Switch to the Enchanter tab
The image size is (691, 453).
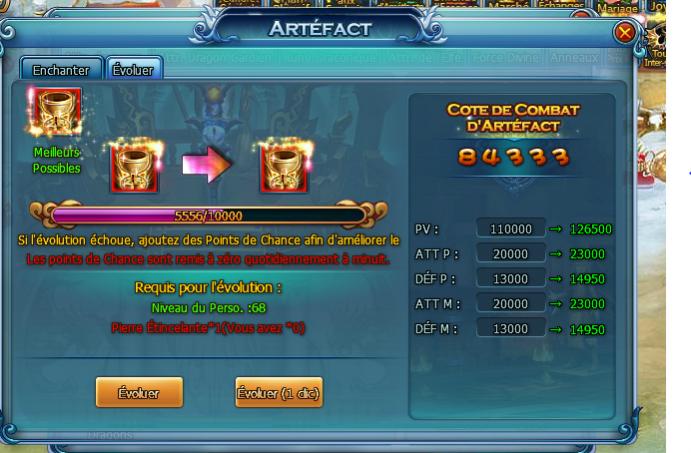(x=61, y=70)
